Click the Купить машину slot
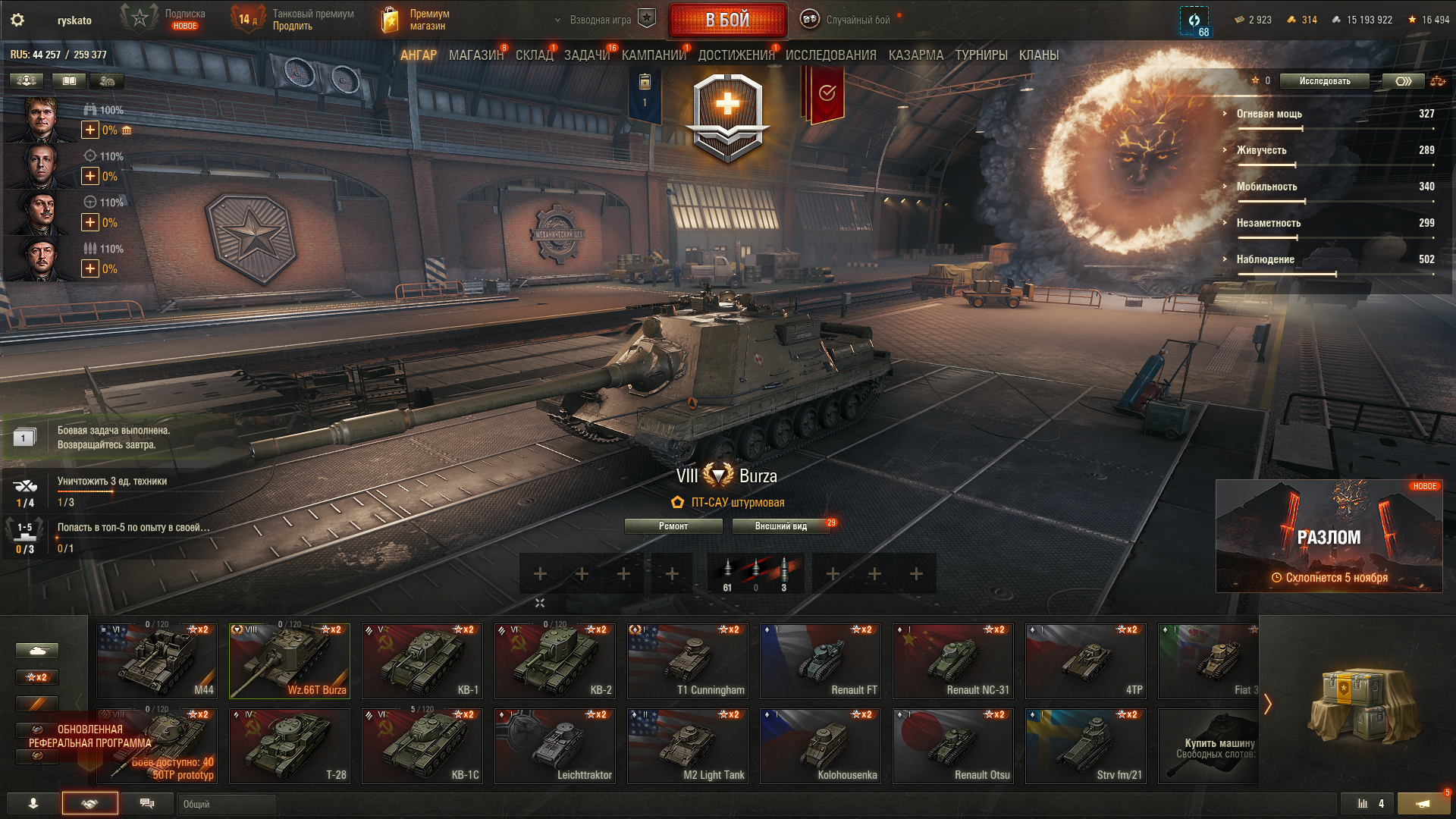Image resolution: width=1456 pixels, height=819 pixels. coord(1209,745)
